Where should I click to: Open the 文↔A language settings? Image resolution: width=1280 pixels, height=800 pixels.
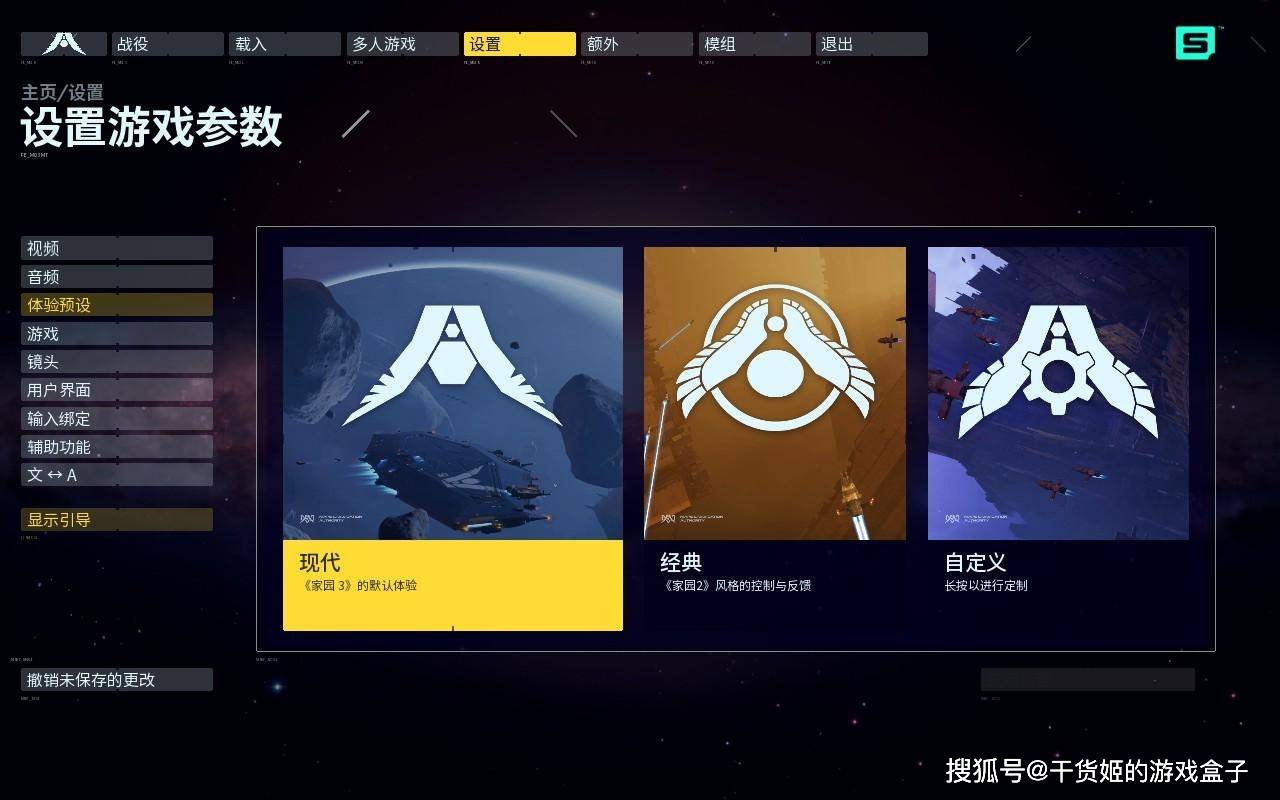click(116, 475)
